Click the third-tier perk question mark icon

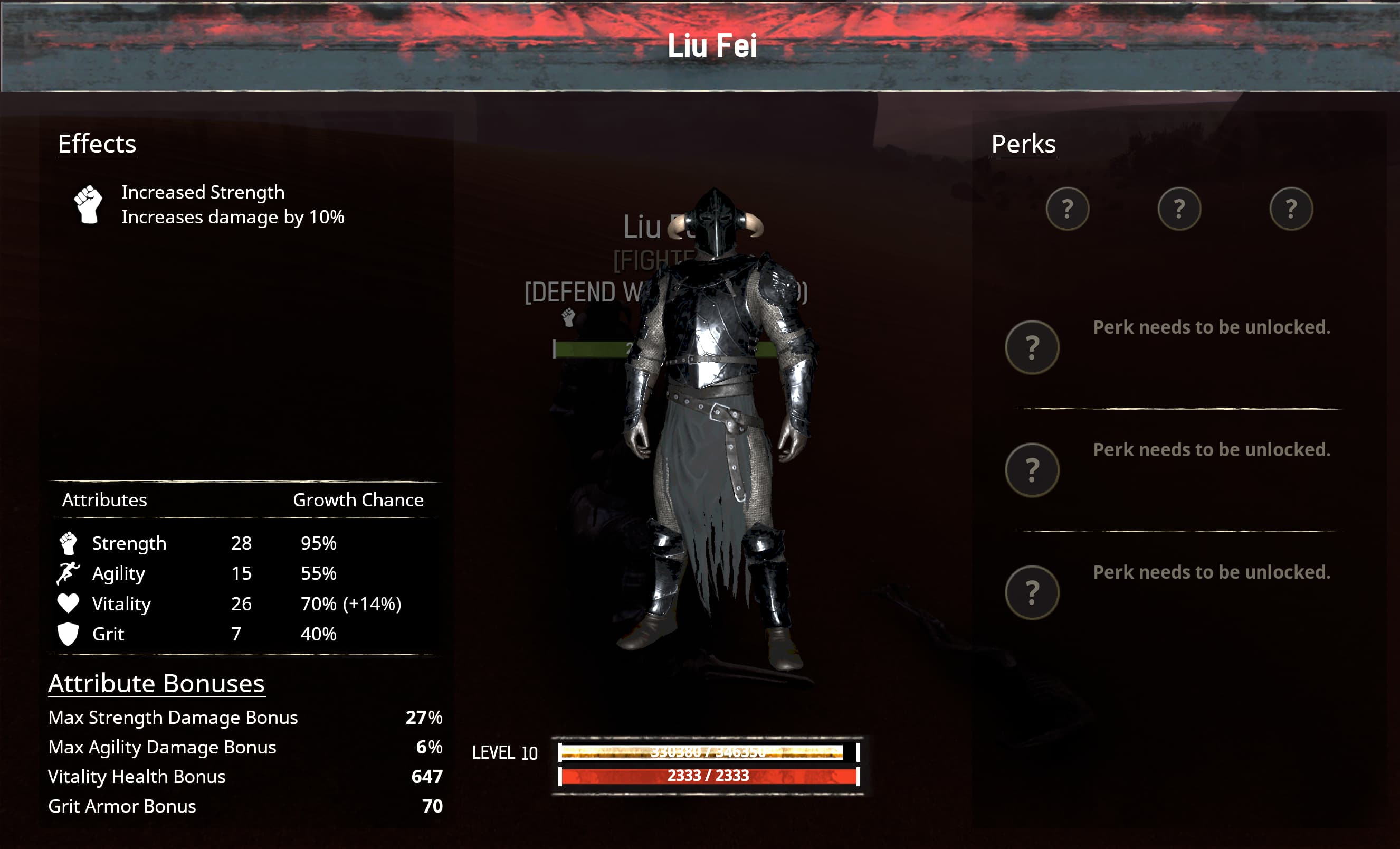[1032, 470]
